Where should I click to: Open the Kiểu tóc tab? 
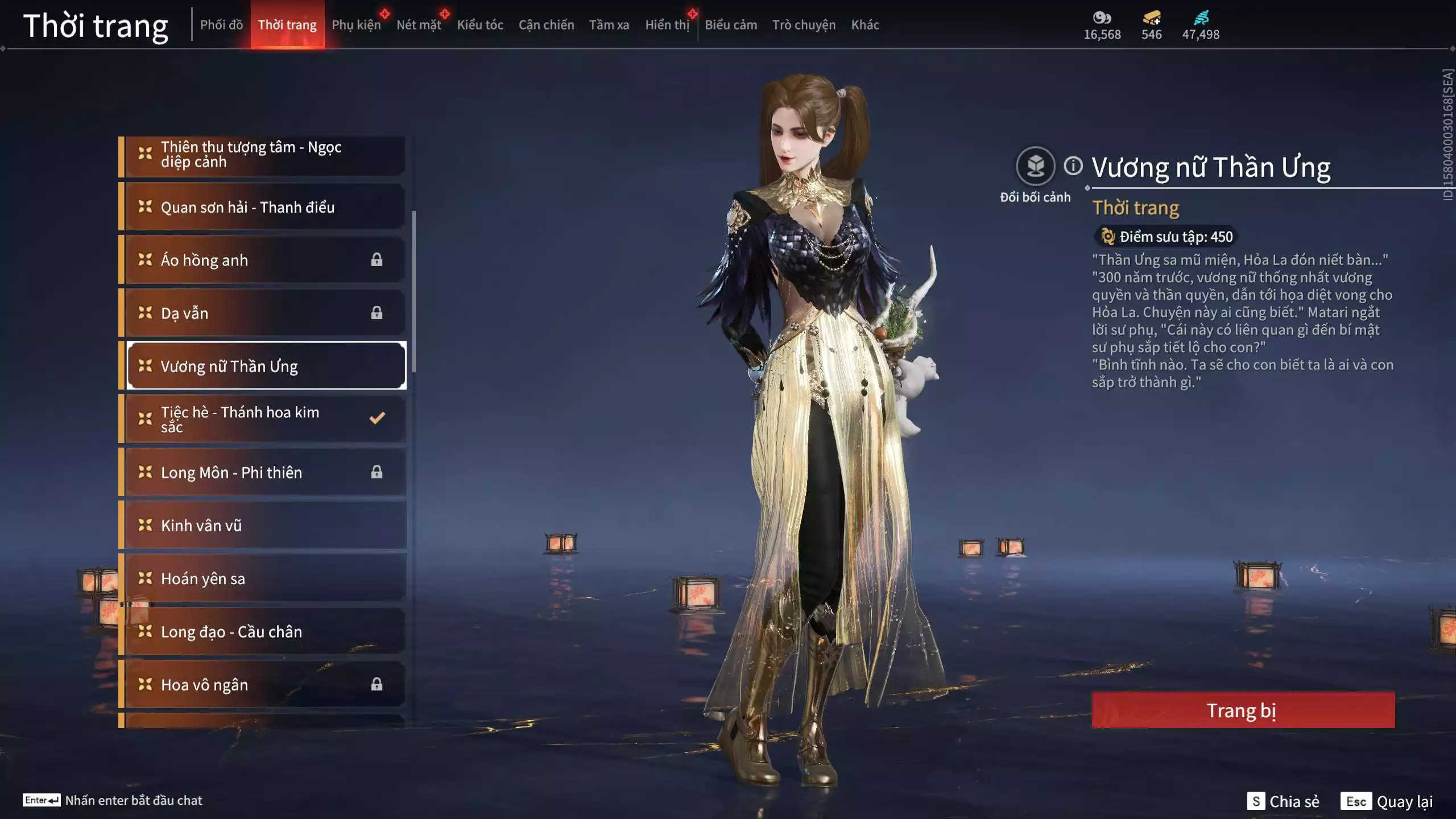click(x=481, y=25)
